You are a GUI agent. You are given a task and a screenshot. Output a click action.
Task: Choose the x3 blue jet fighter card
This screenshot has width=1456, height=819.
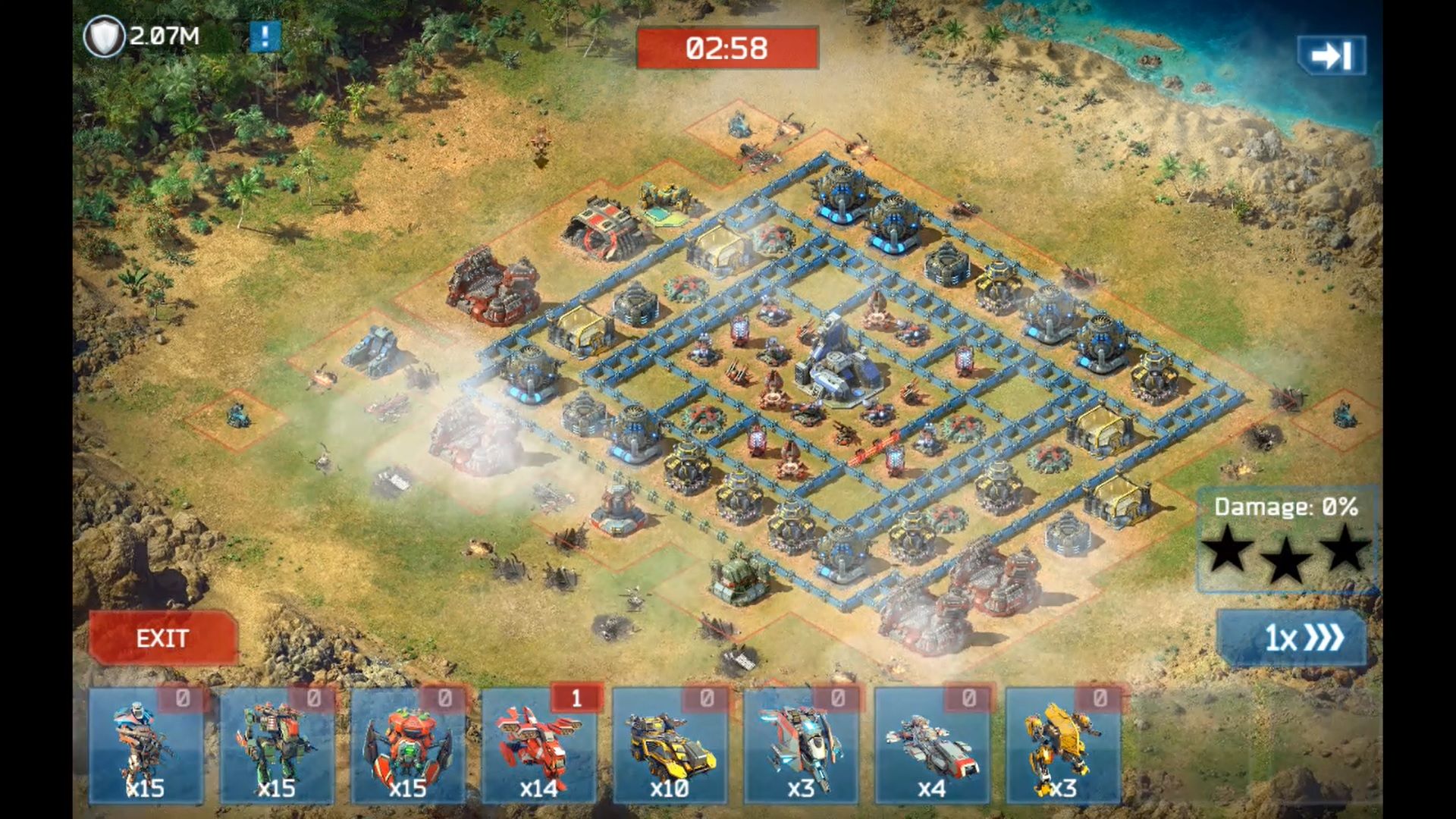coord(801,745)
